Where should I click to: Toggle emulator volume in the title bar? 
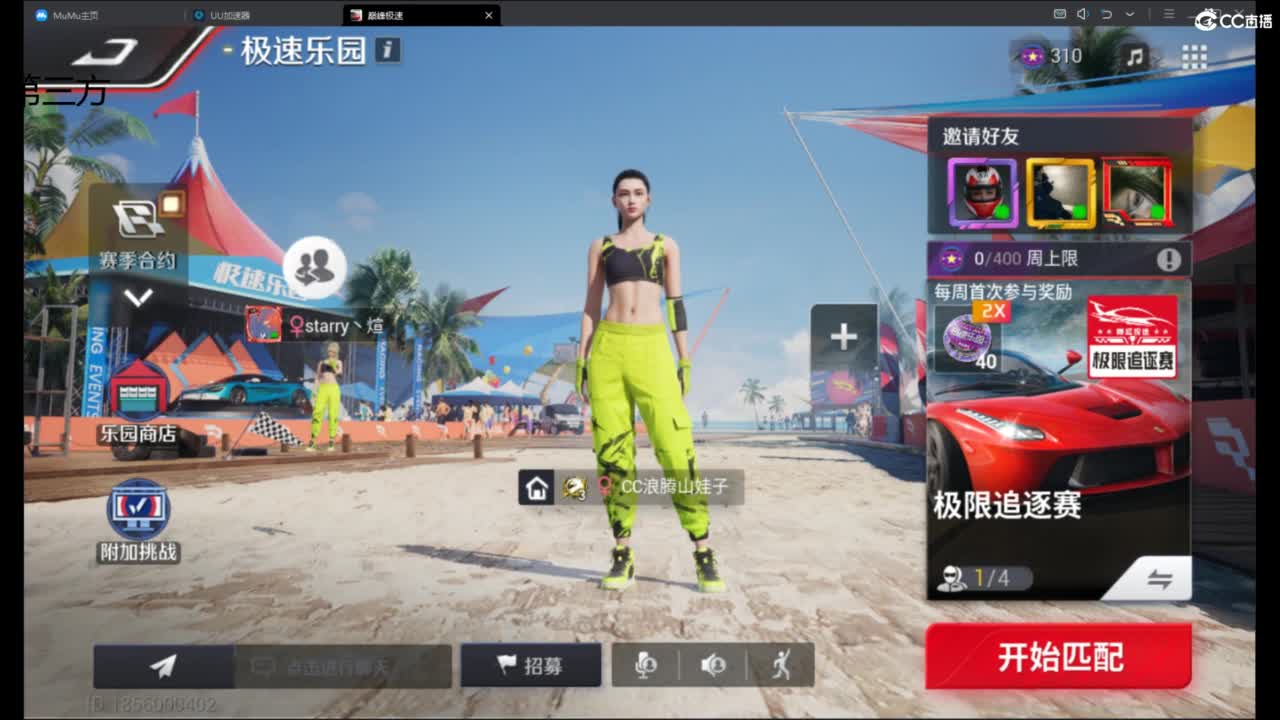pos(1084,15)
